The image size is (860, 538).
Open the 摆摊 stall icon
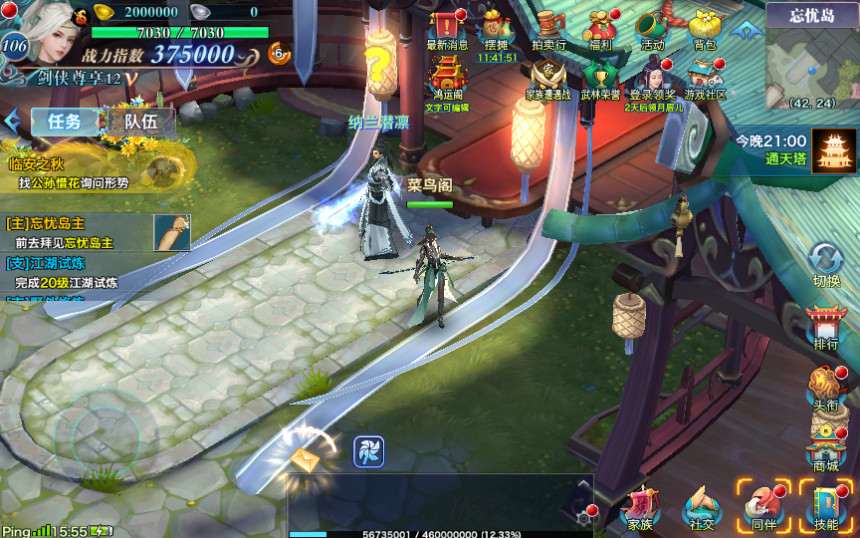[496, 28]
